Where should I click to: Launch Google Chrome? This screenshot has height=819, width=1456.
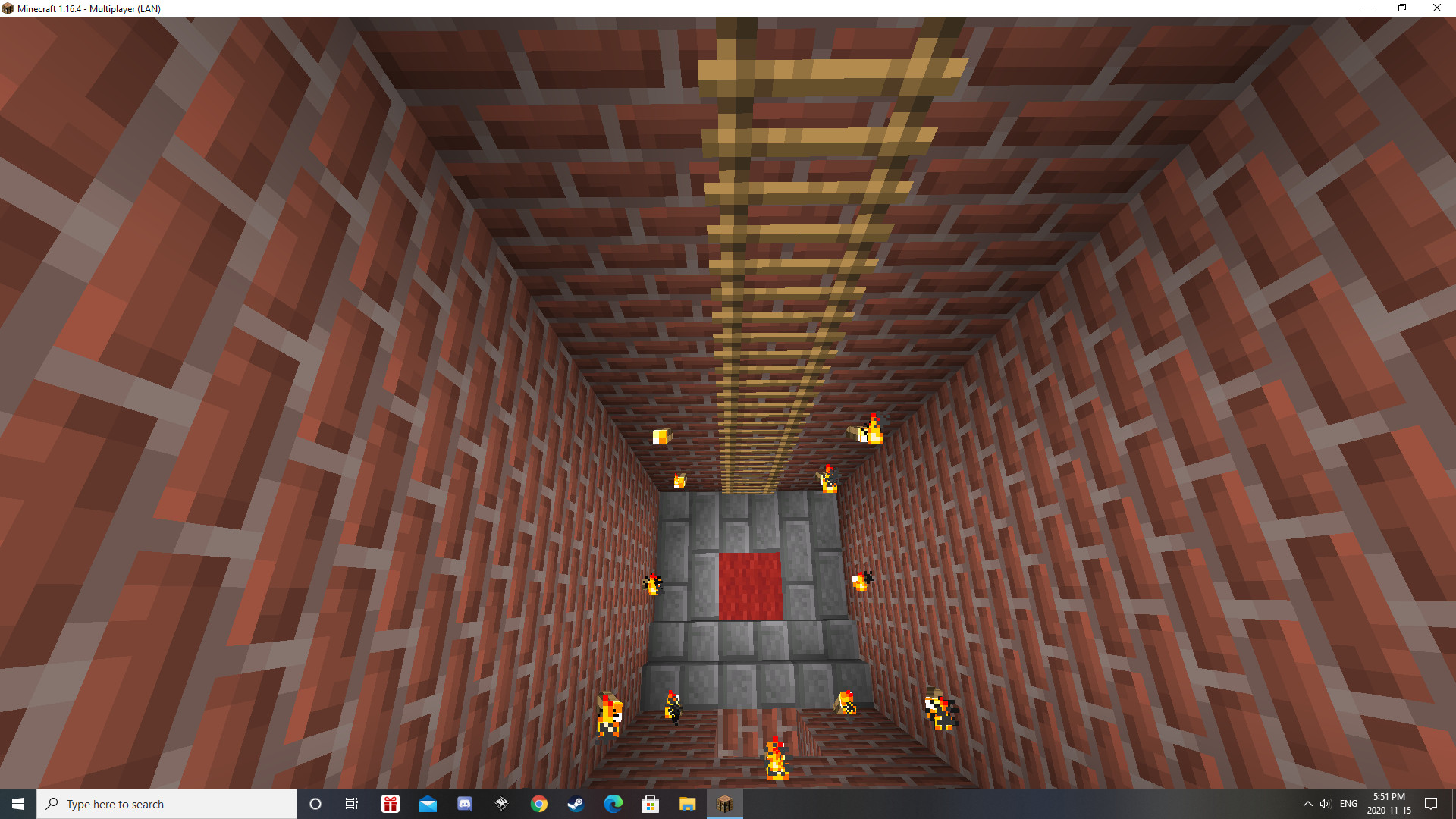[x=539, y=803]
